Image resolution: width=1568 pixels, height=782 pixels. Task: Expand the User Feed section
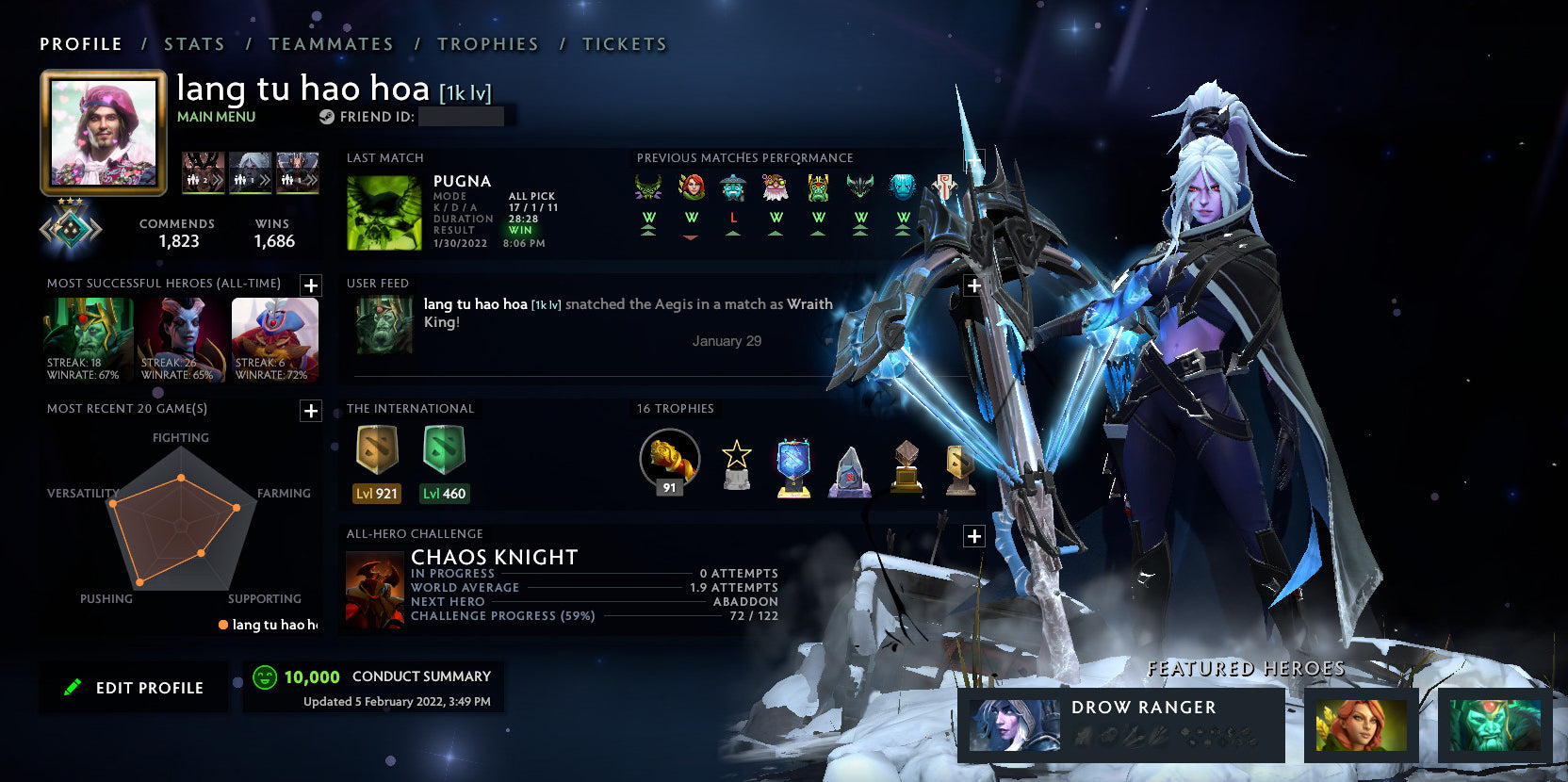click(x=974, y=285)
